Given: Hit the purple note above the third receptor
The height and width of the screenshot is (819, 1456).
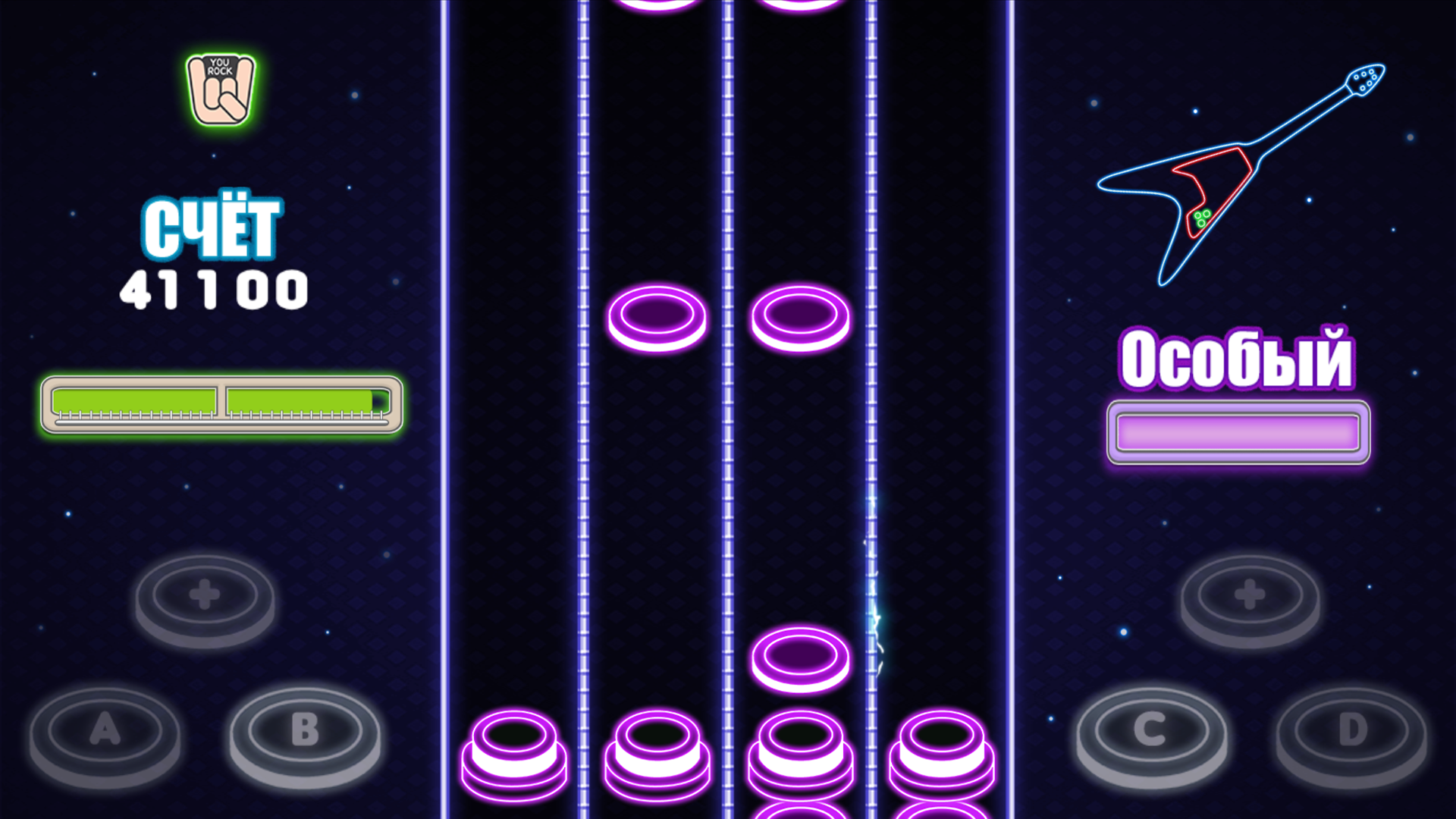Looking at the screenshot, I should (x=800, y=658).
